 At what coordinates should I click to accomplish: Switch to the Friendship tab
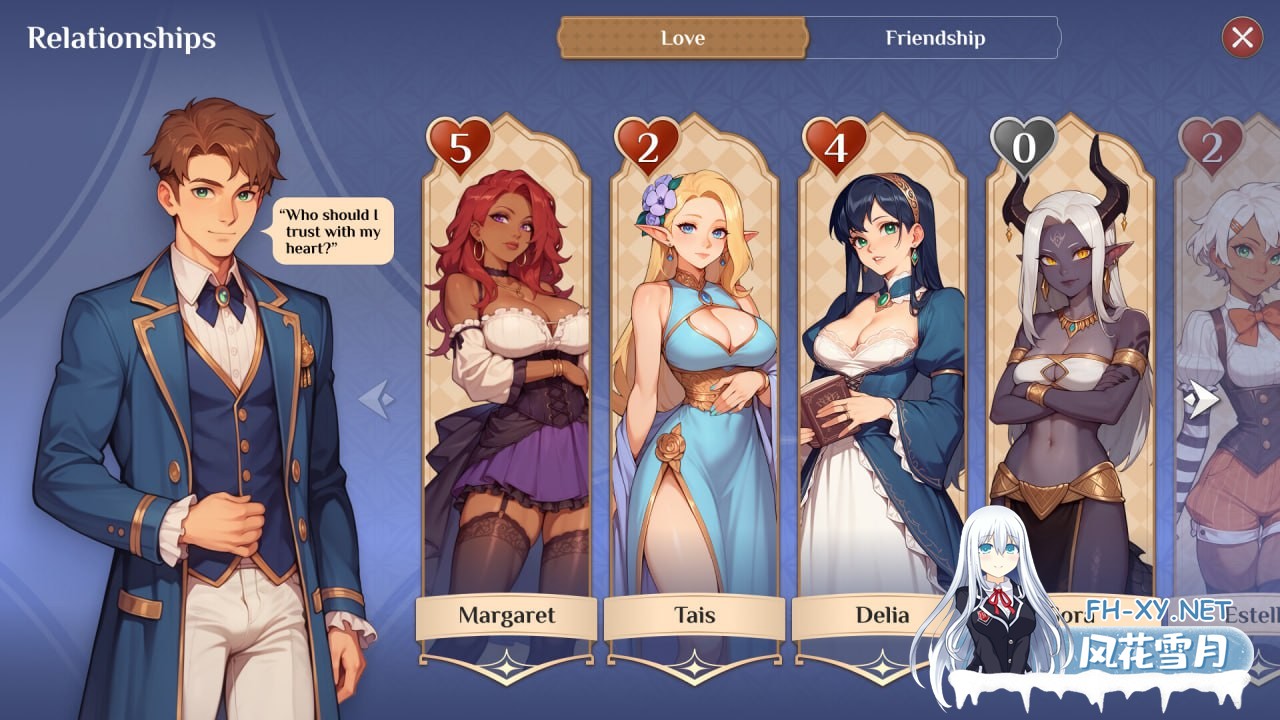point(934,38)
